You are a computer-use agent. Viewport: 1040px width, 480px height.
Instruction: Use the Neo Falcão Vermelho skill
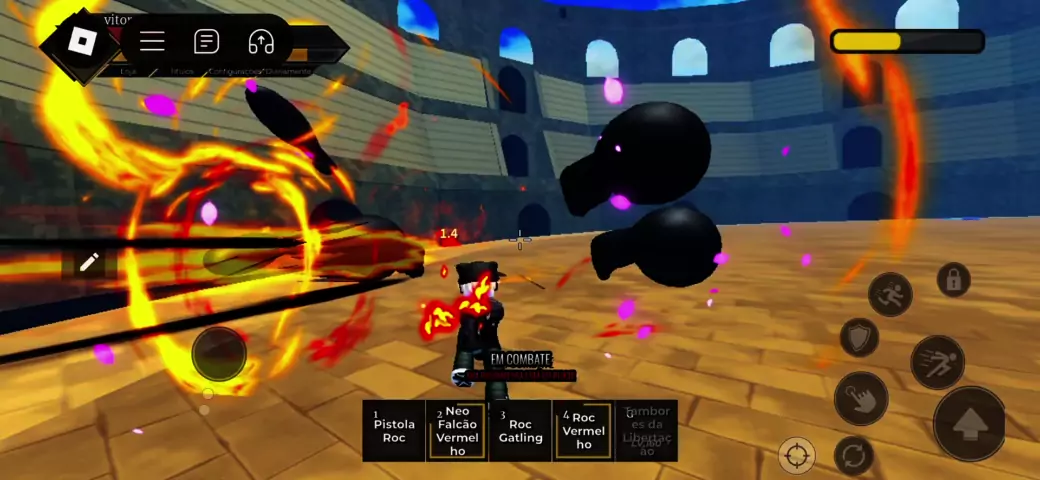click(x=457, y=431)
